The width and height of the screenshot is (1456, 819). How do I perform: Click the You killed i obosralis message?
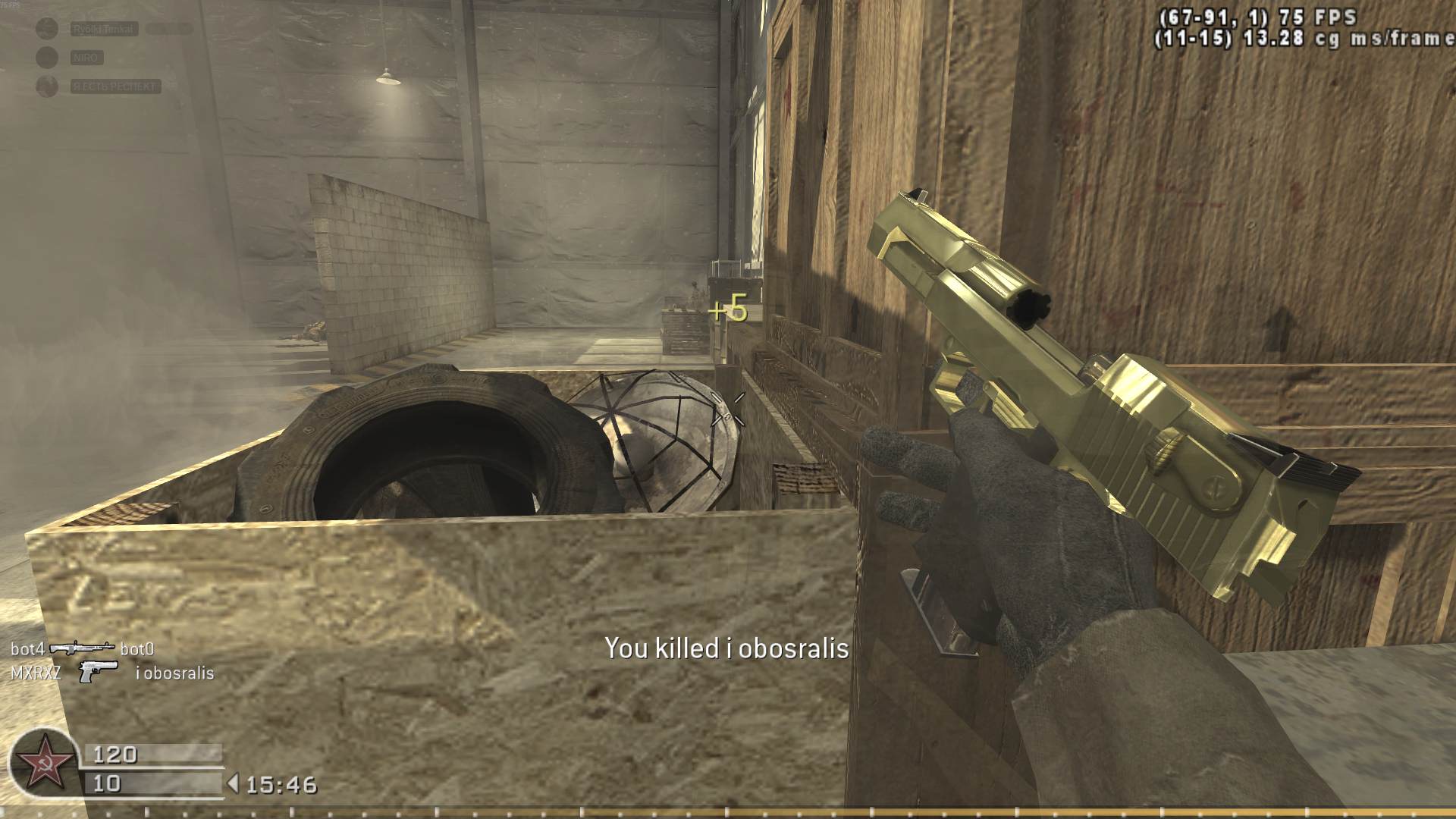point(726,649)
